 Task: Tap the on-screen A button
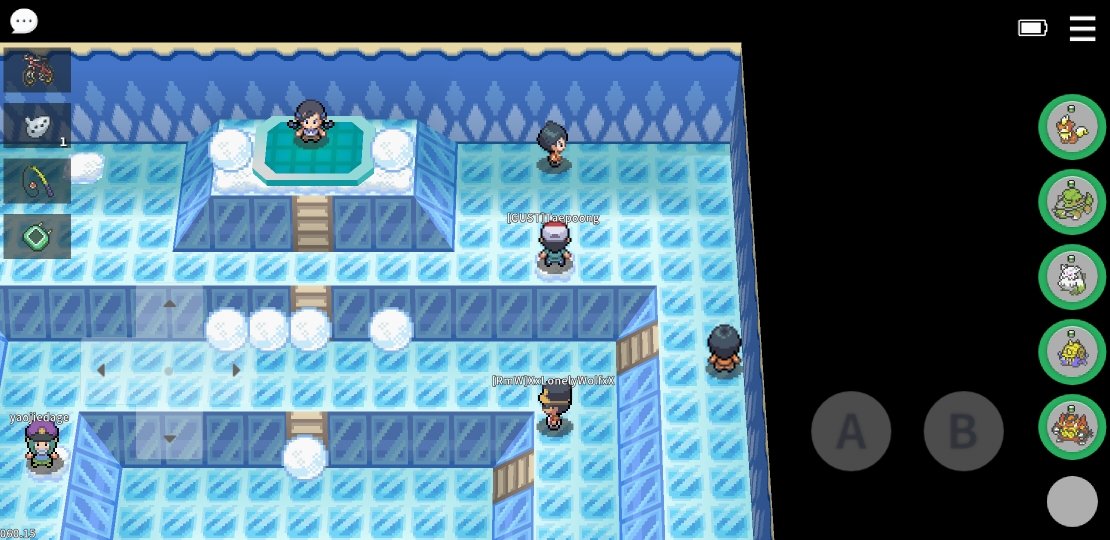pos(850,431)
